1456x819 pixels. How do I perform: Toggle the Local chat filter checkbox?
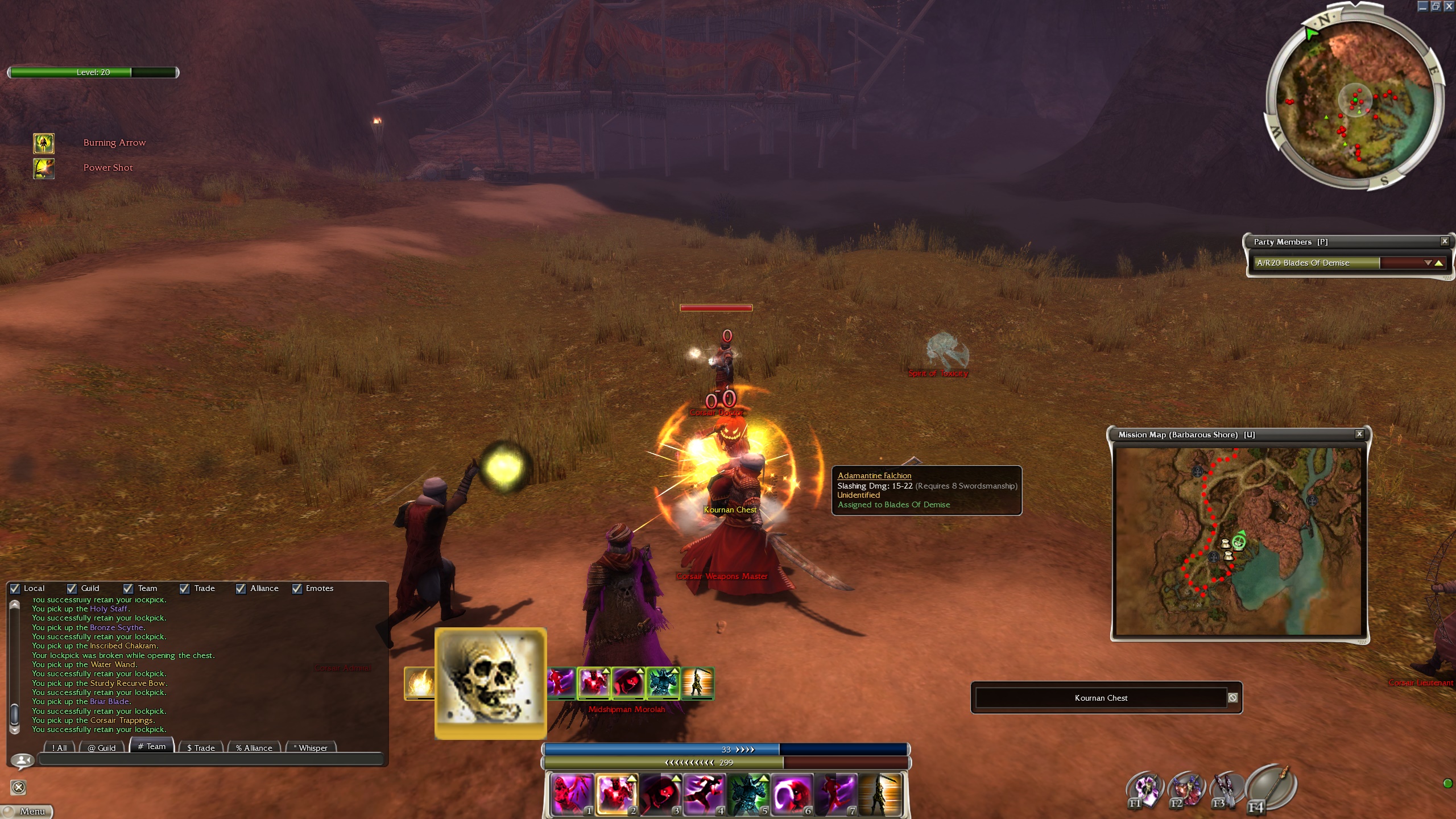coord(15,589)
